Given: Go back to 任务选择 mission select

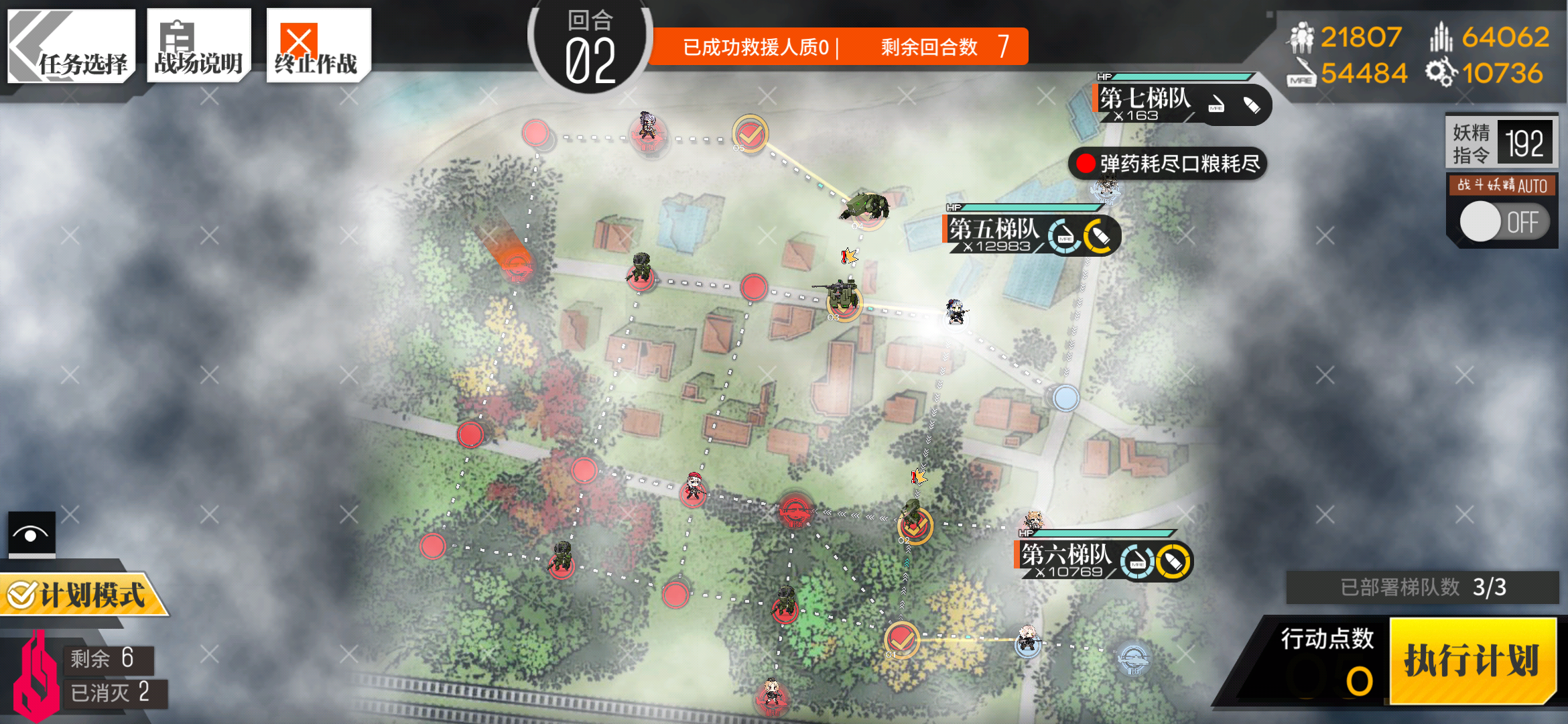Looking at the screenshot, I should coord(71,46).
